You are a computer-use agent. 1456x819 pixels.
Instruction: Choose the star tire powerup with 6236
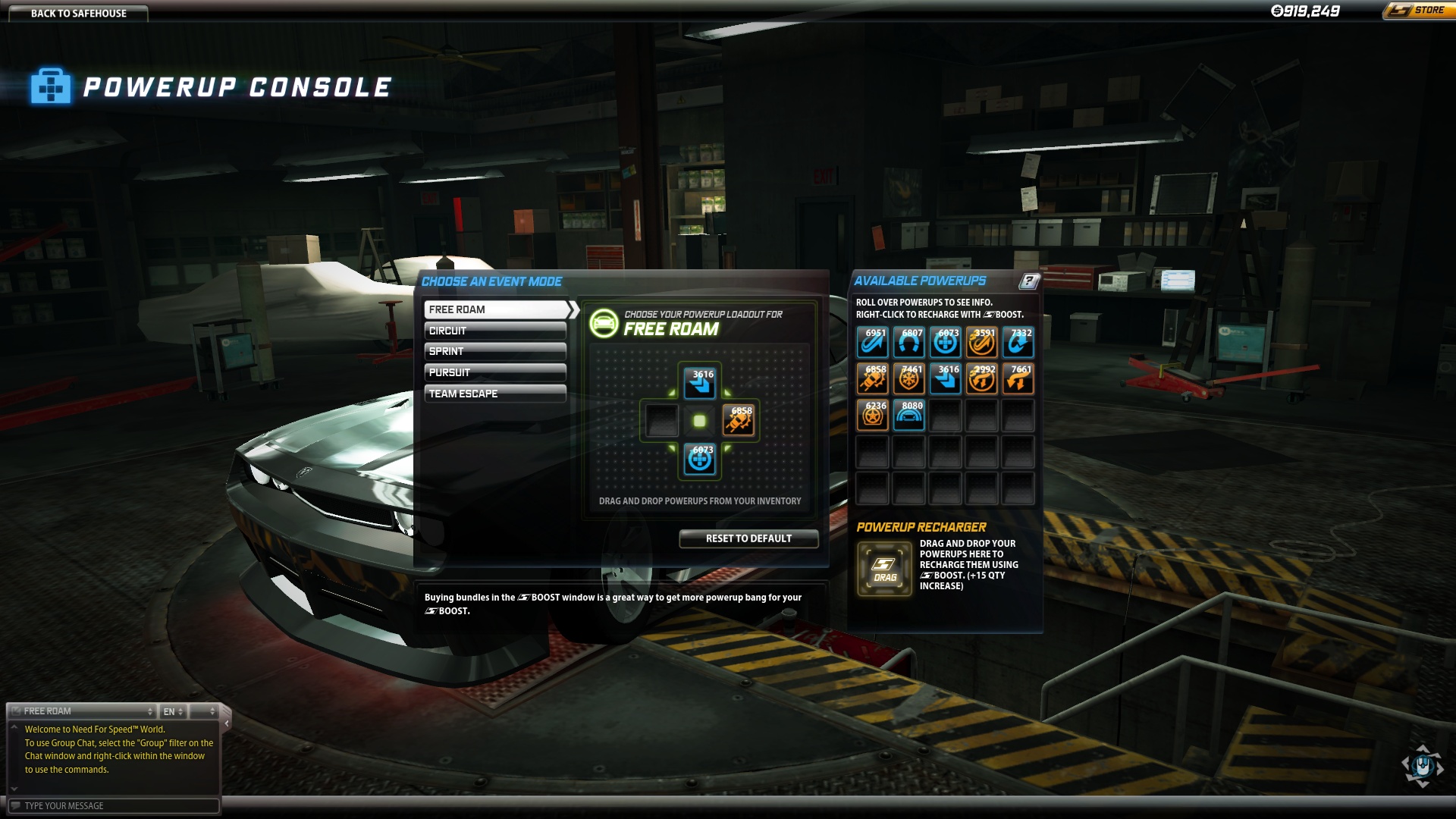pyautogui.click(x=872, y=416)
